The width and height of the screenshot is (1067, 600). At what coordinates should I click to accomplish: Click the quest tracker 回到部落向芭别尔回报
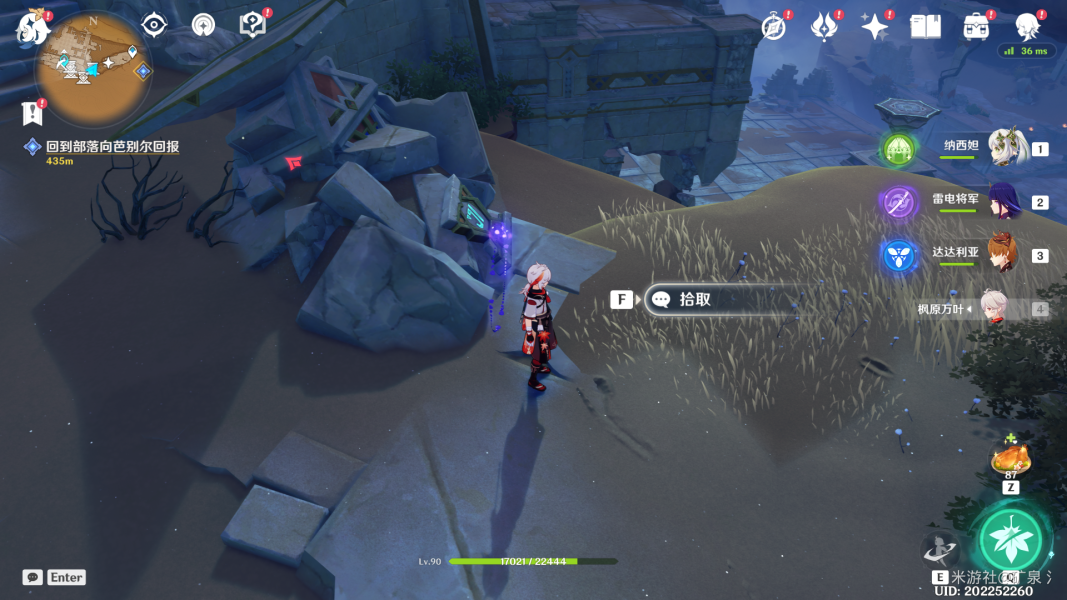(112, 147)
